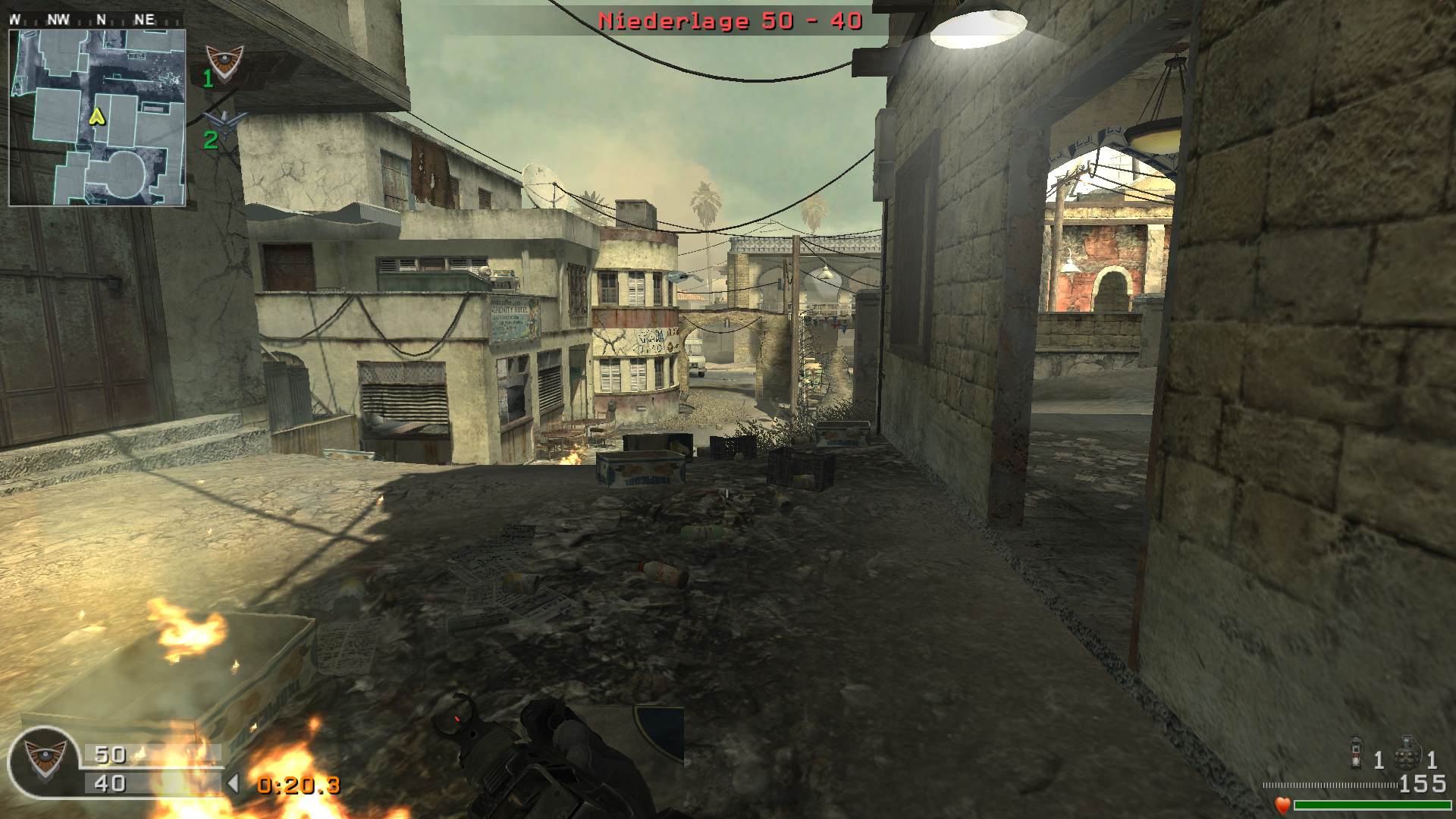Select the first-place team emblem beside the minimap
Screen dimensions: 1456x819
[x=225, y=62]
